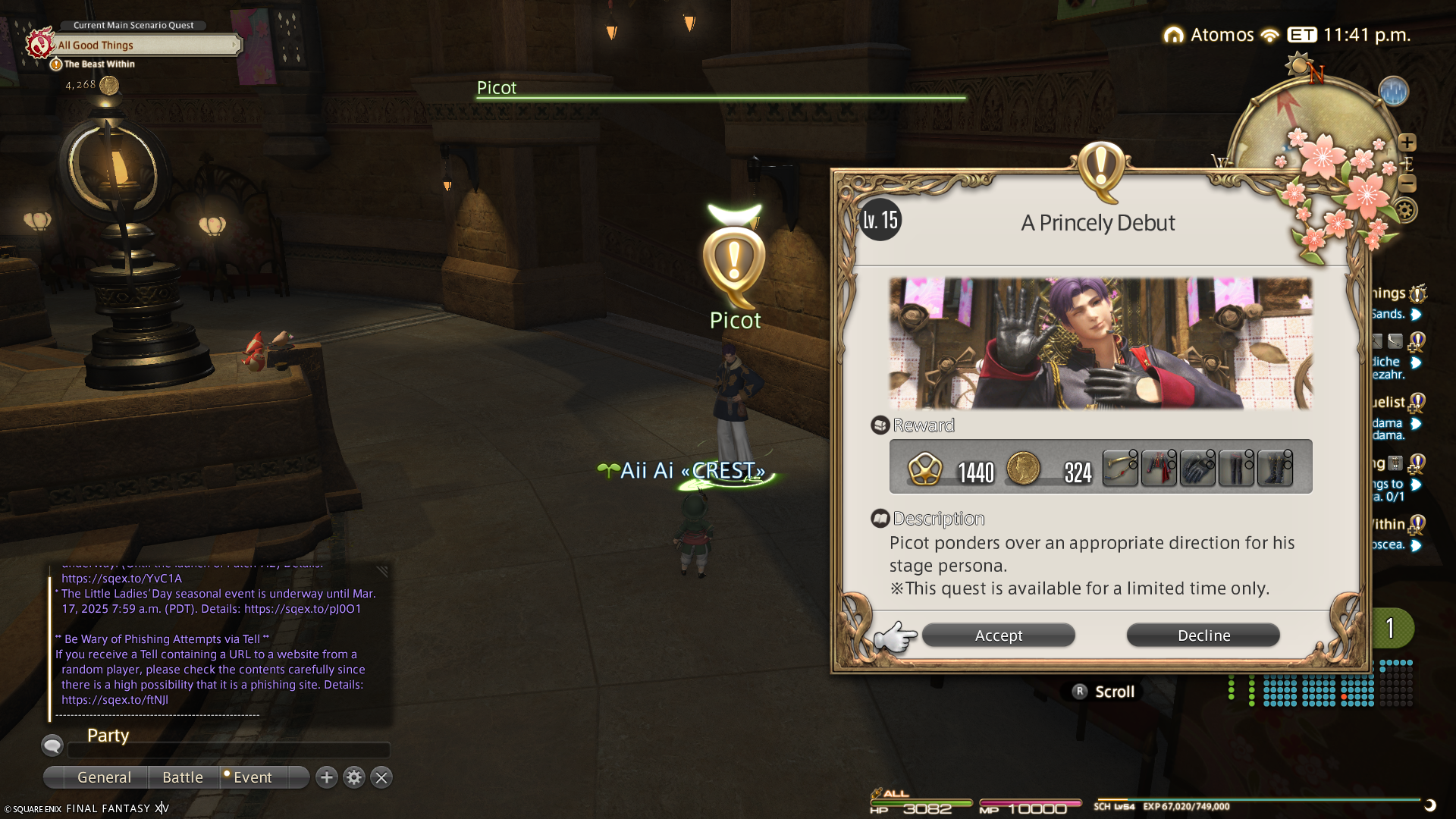The height and width of the screenshot is (819, 1456).
Task: Inspect the gloves reward icon
Action: click(x=1197, y=468)
